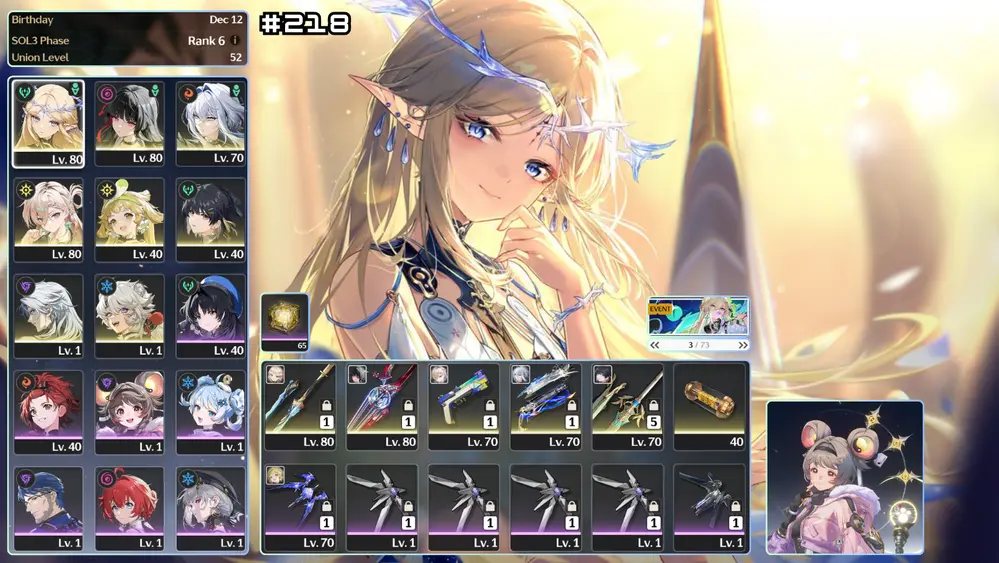Click the info icon beside Rank 6
This screenshot has height=563, width=999.
click(235, 41)
